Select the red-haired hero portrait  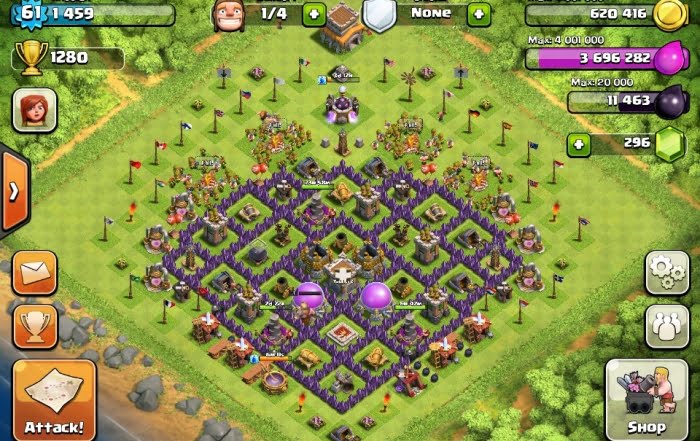click(x=34, y=110)
